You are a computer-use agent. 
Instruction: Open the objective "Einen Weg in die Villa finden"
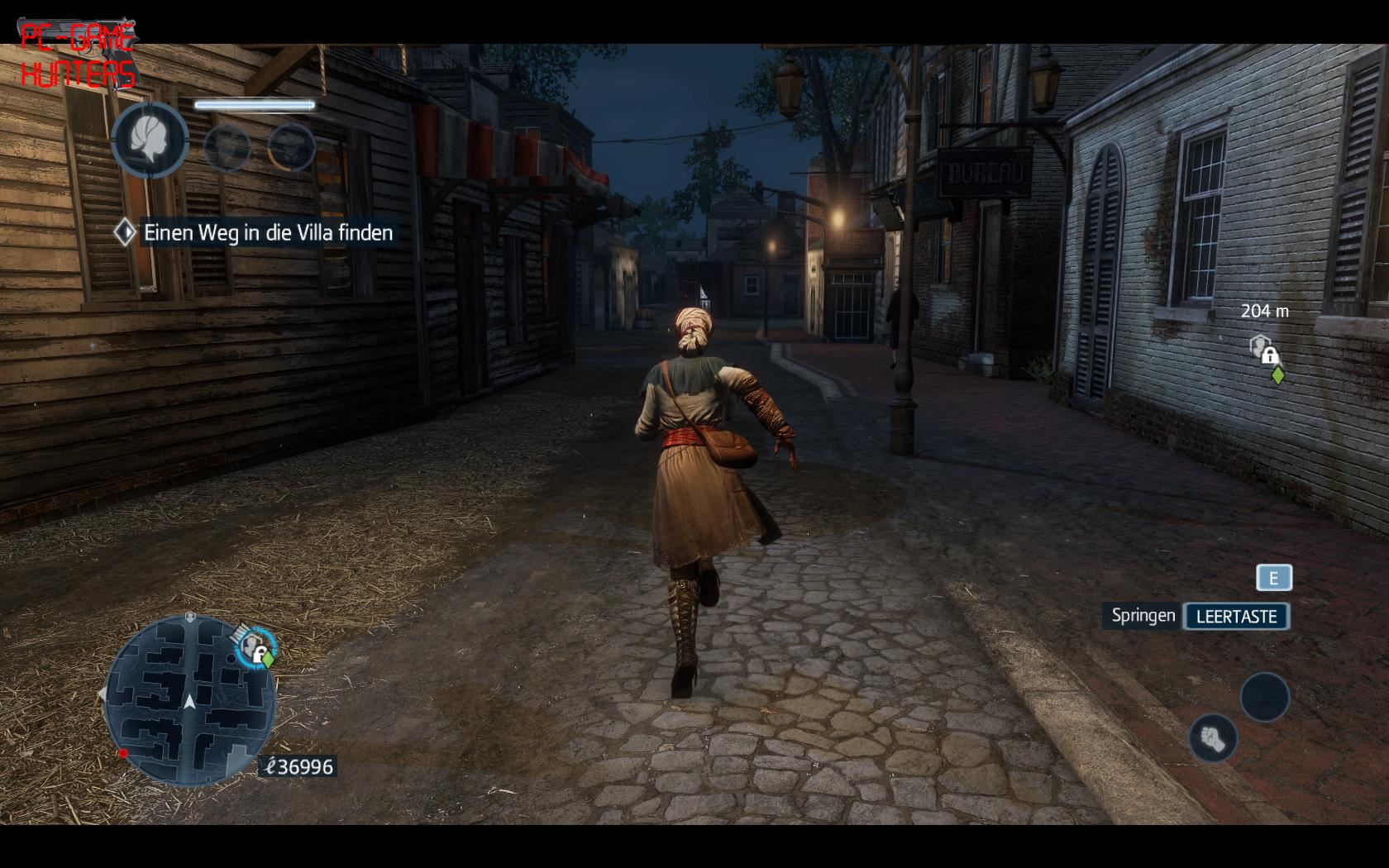point(267,233)
